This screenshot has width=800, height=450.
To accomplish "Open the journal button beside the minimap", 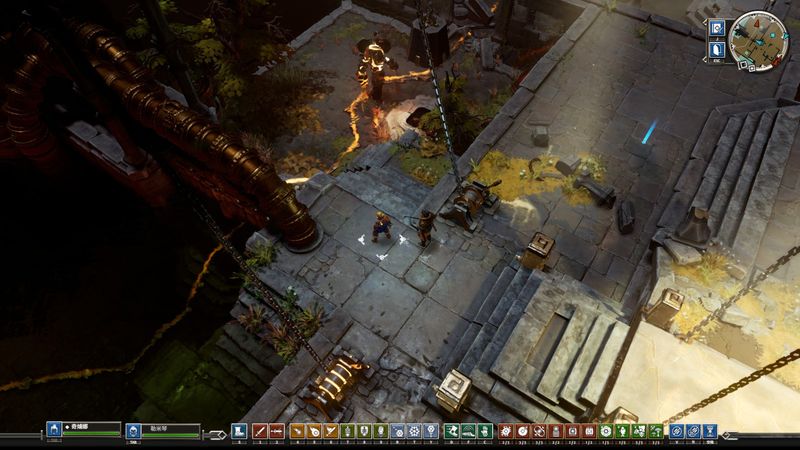I will pos(717,27).
